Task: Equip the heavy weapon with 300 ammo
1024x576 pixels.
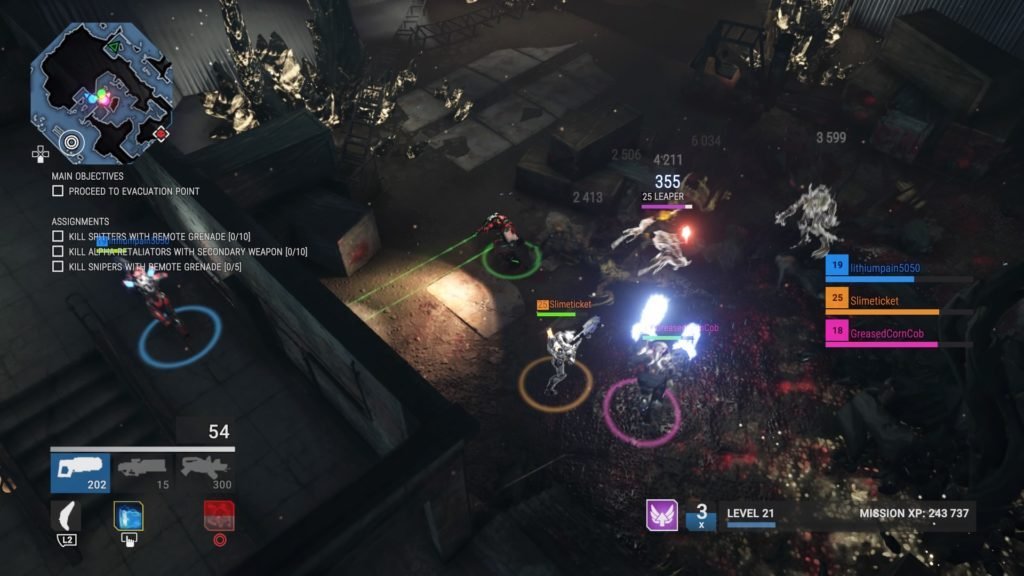Action: (203, 473)
